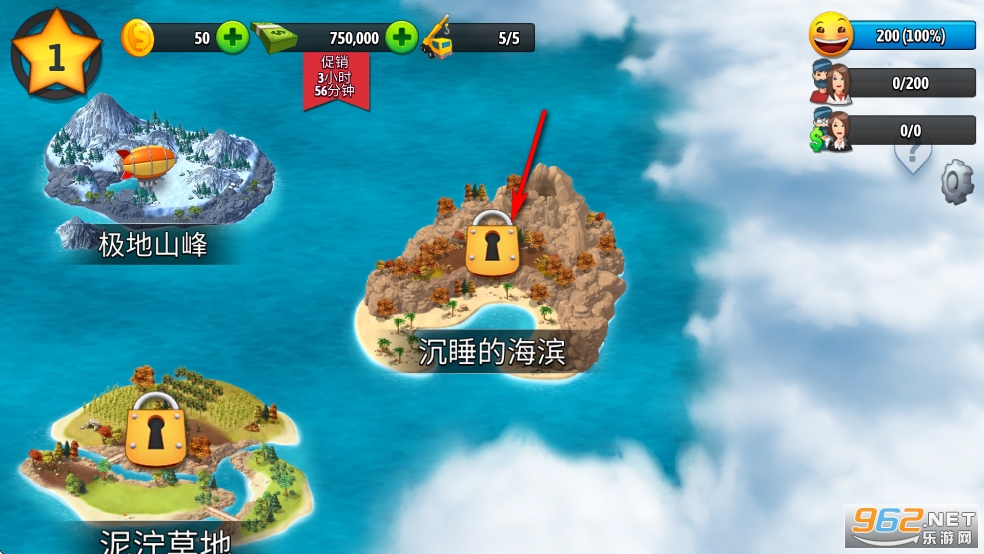Open the red promotion timer banner
This screenshot has height=554, width=984.
point(337,80)
